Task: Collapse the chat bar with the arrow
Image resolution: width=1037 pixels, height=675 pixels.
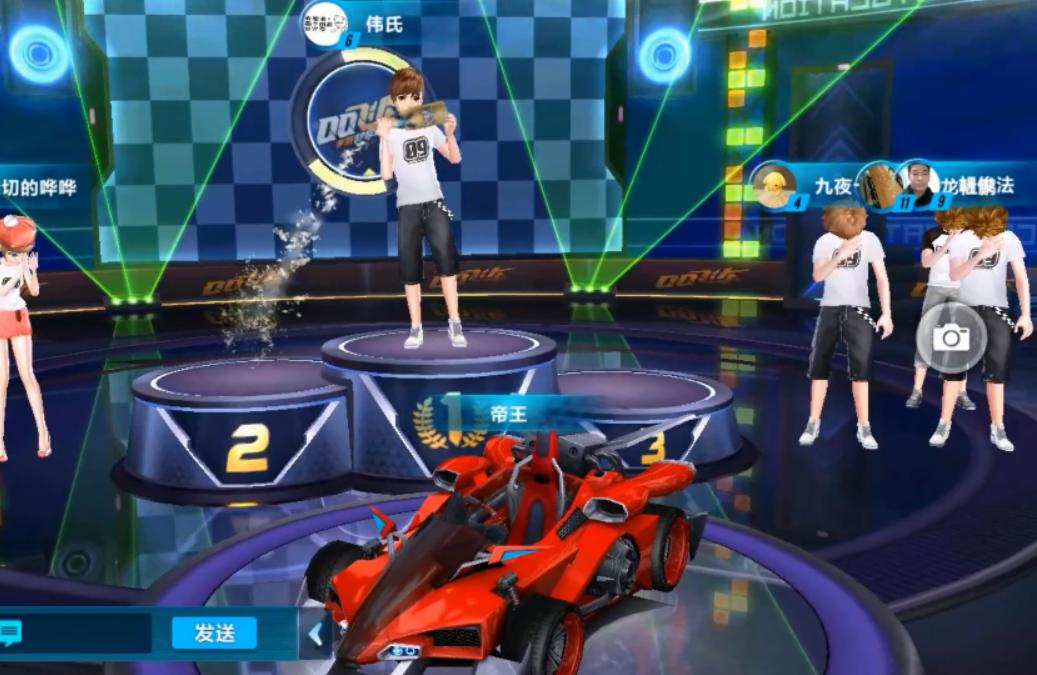Action: tap(315, 634)
